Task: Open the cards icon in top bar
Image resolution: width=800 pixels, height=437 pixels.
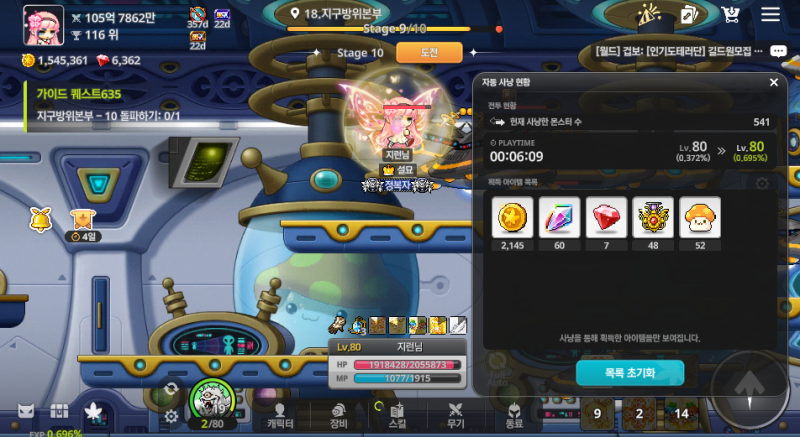Action: pos(688,14)
